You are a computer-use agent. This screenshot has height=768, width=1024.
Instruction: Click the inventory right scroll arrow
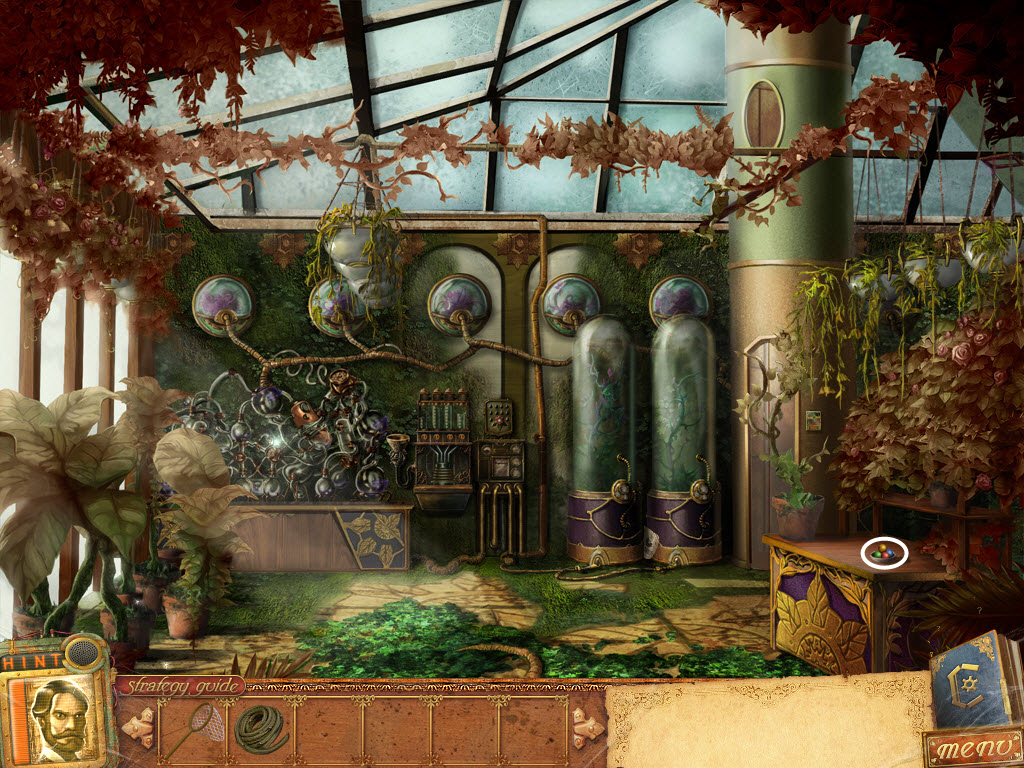point(586,727)
